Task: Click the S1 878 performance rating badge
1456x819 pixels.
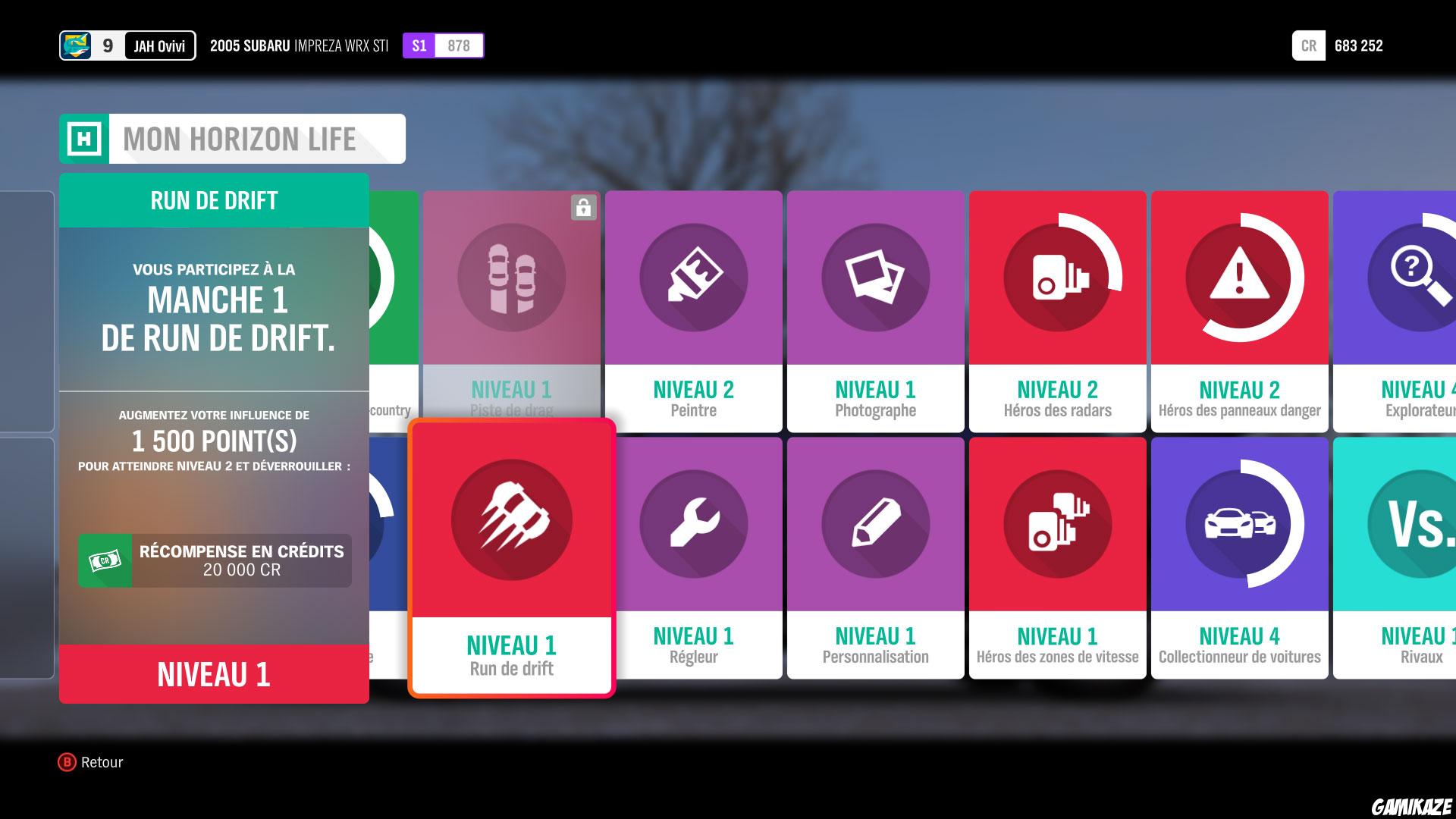Action: (444, 45)
